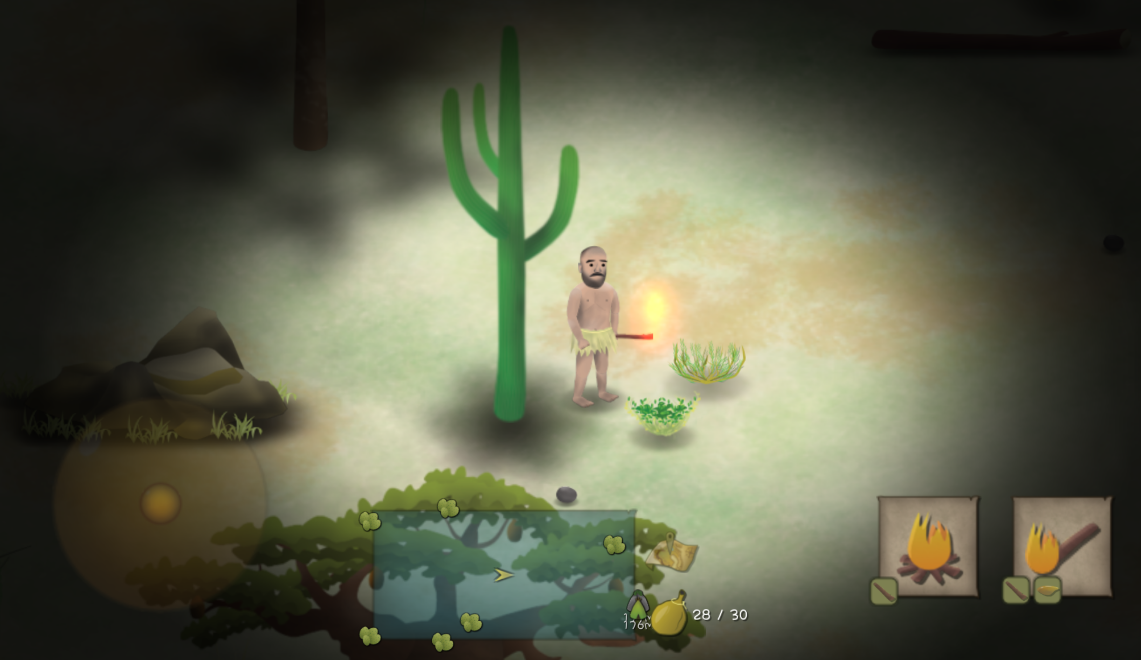Viewport: 1141px width, 660px height.
Task: Select the yellow water gourd icon
Action: 669,613
